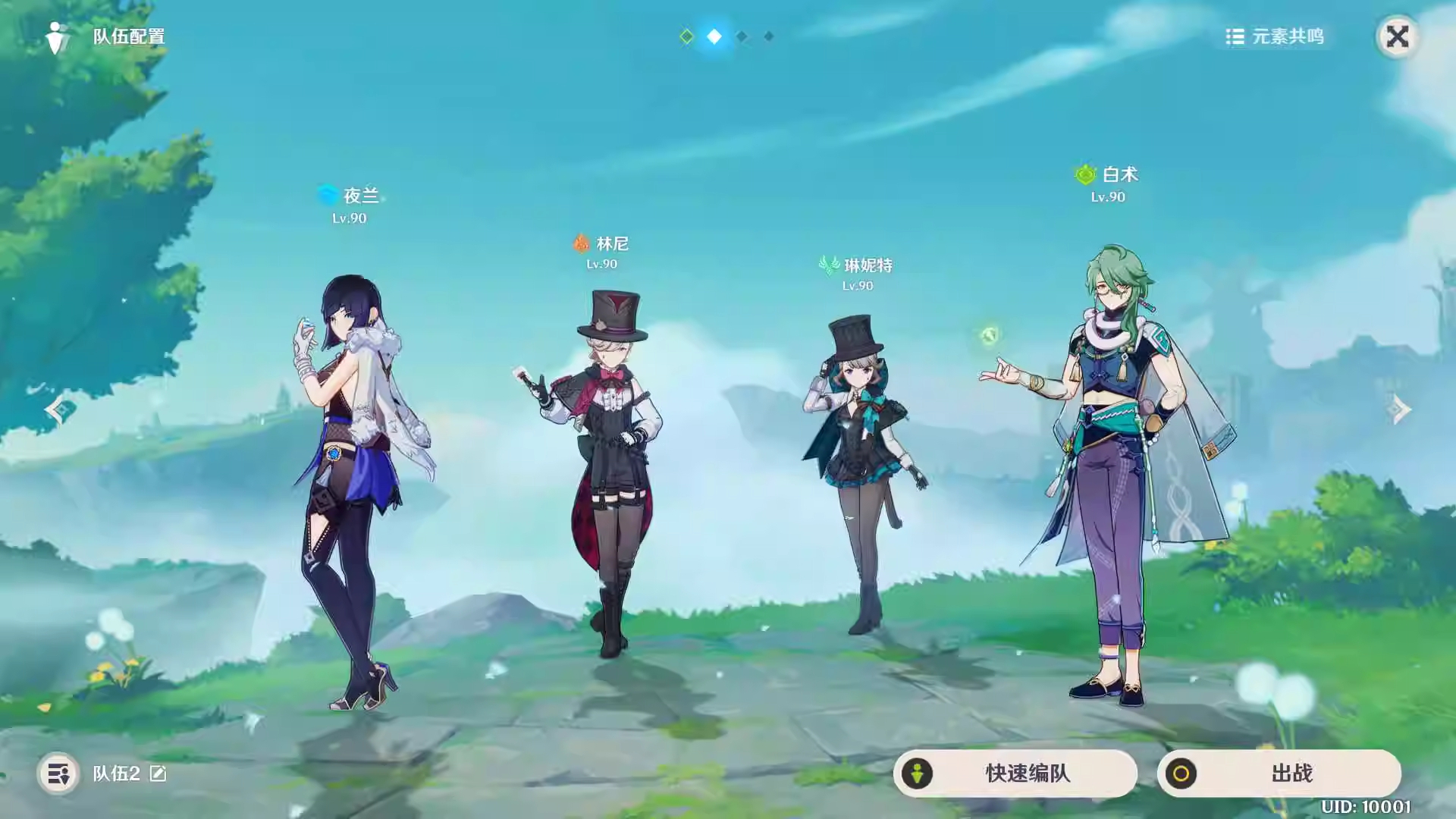
Task: Select the 元素共鸣 list icon
Action: click(x=1235, y=35)
